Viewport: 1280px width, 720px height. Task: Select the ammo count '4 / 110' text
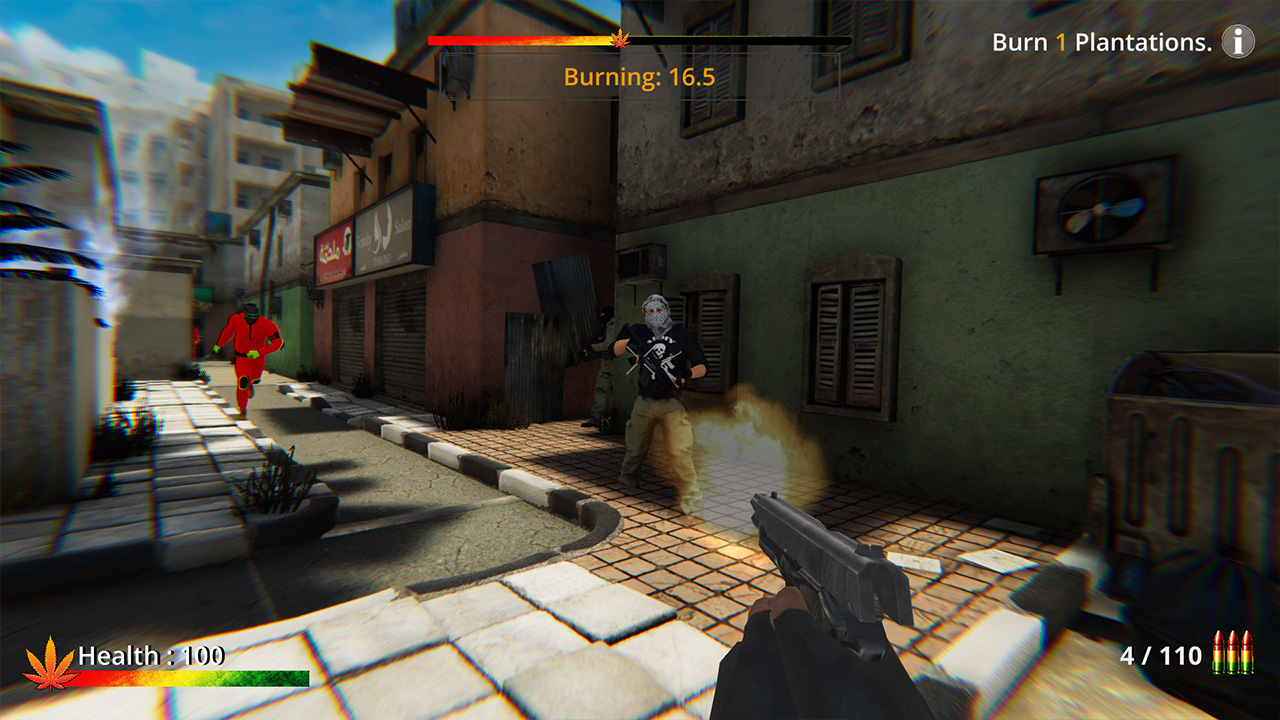coord(1160,658)
